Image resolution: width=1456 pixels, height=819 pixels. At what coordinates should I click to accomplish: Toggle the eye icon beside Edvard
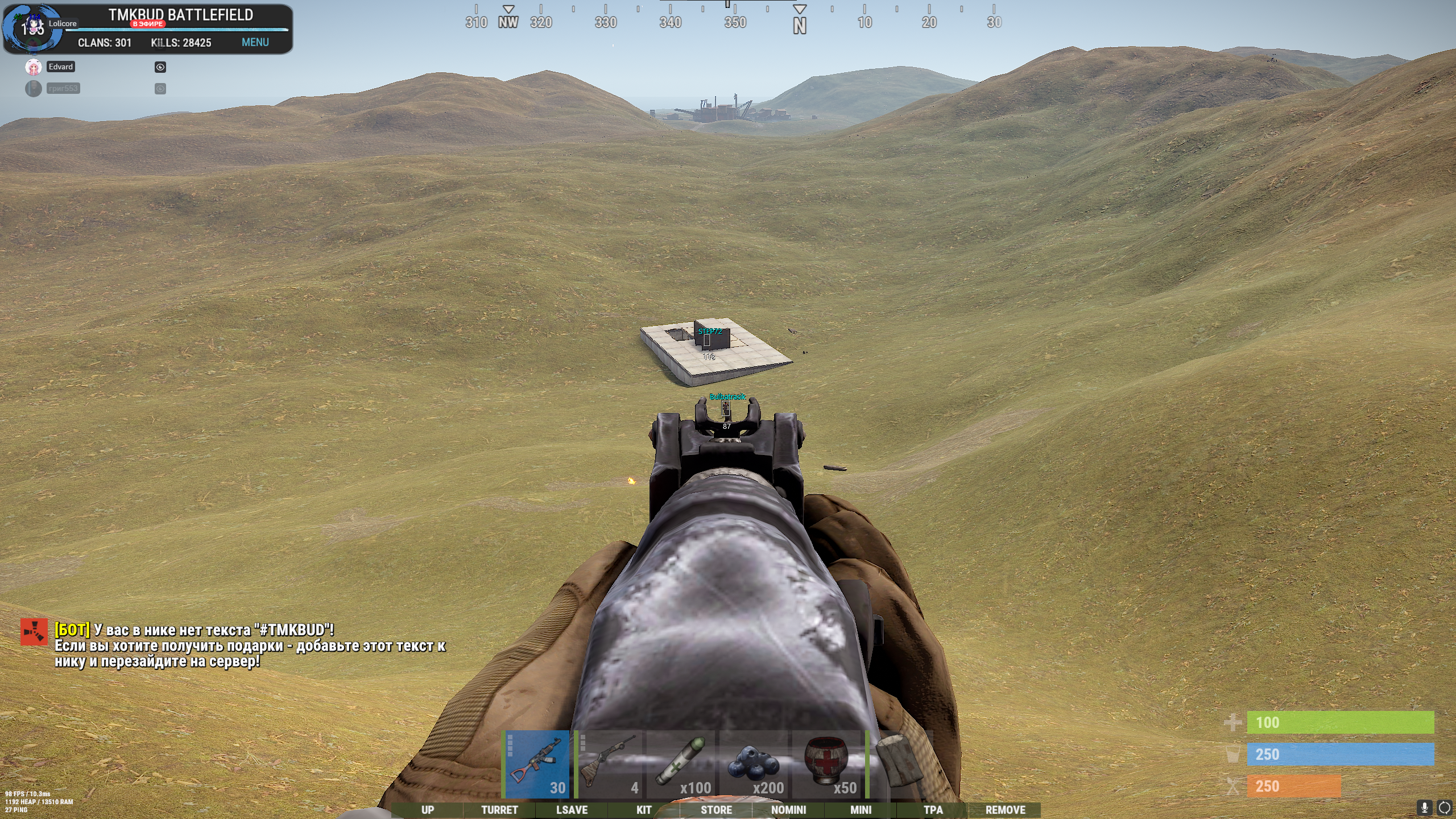[160, 67]
